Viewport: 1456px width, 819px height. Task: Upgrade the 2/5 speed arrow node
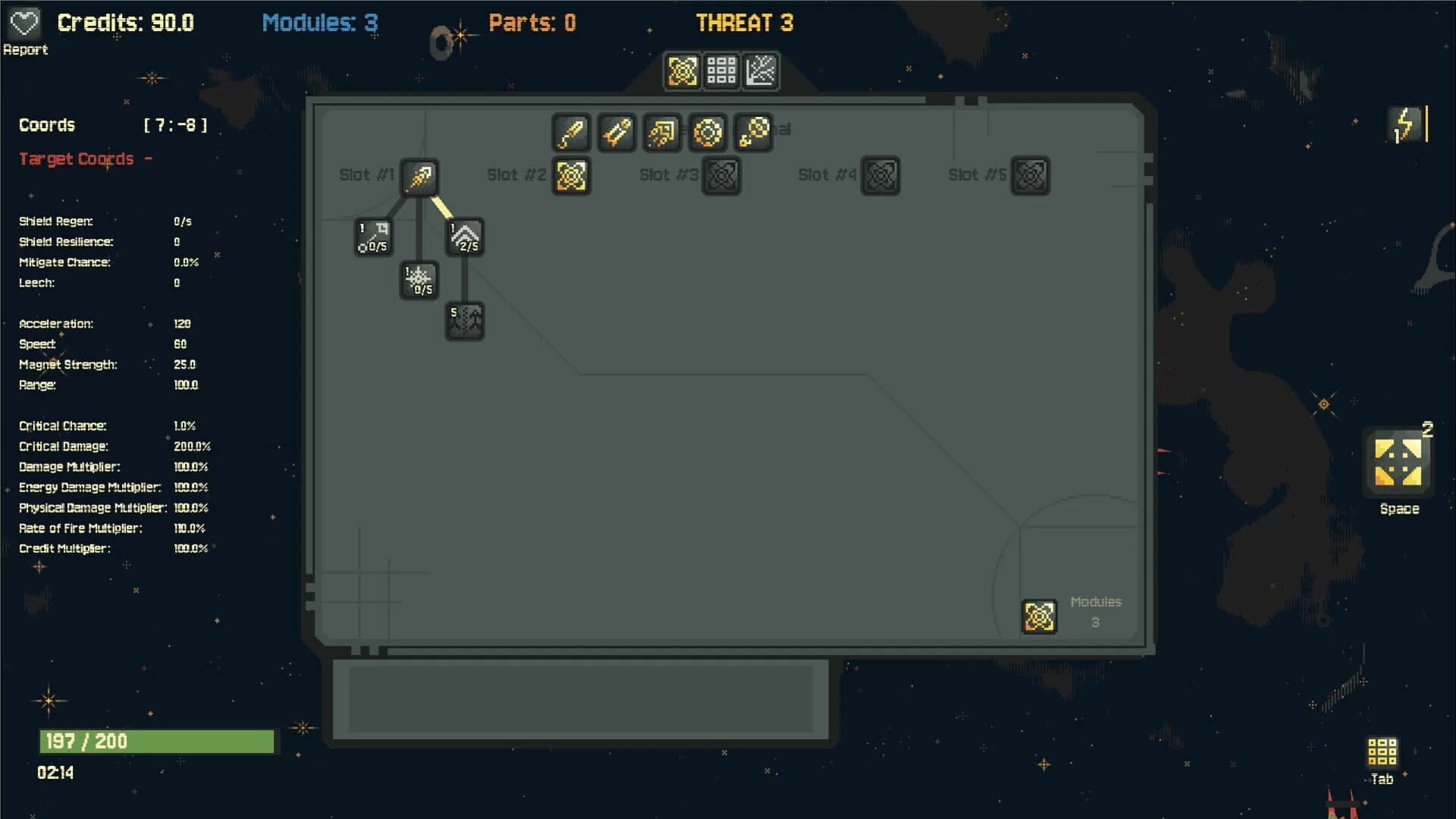(x=465, y=236)
